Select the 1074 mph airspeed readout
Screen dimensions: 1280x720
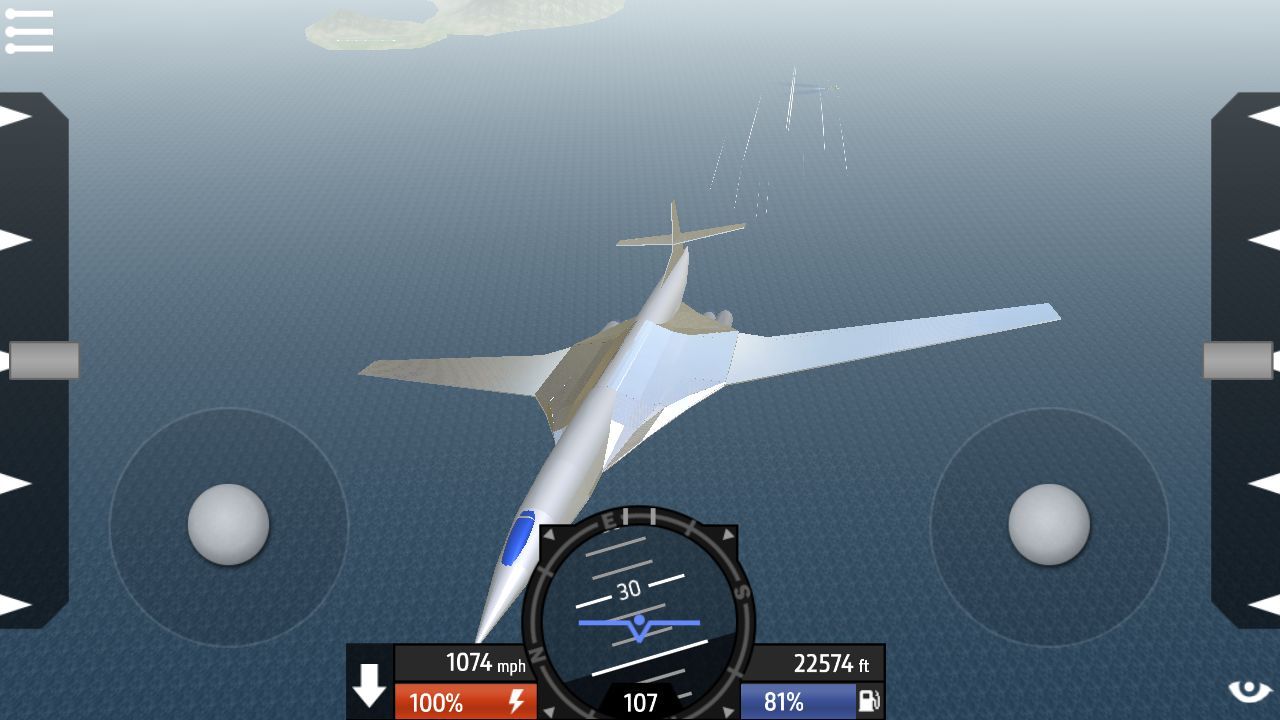coord(465,663)
